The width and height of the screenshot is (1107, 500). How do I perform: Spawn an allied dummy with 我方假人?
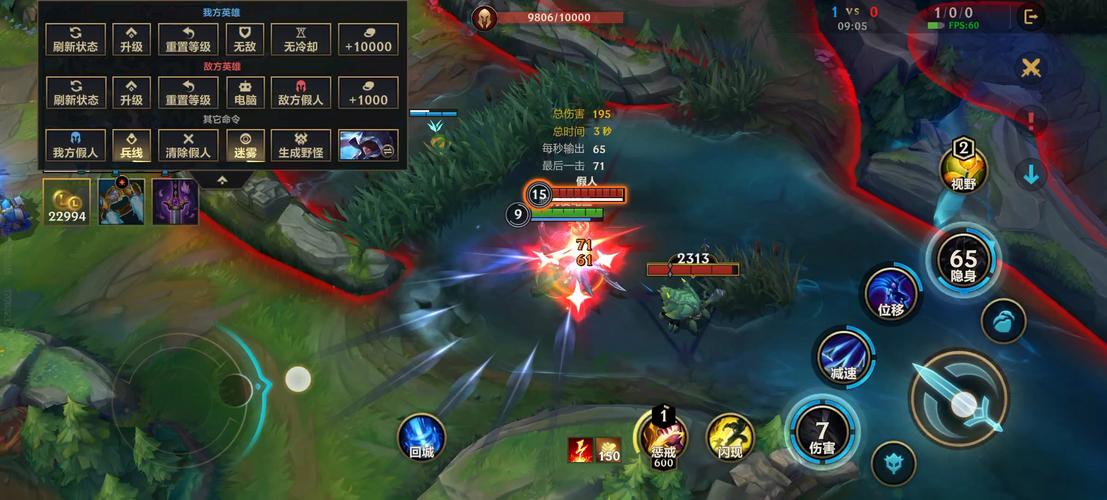(76, 145)
